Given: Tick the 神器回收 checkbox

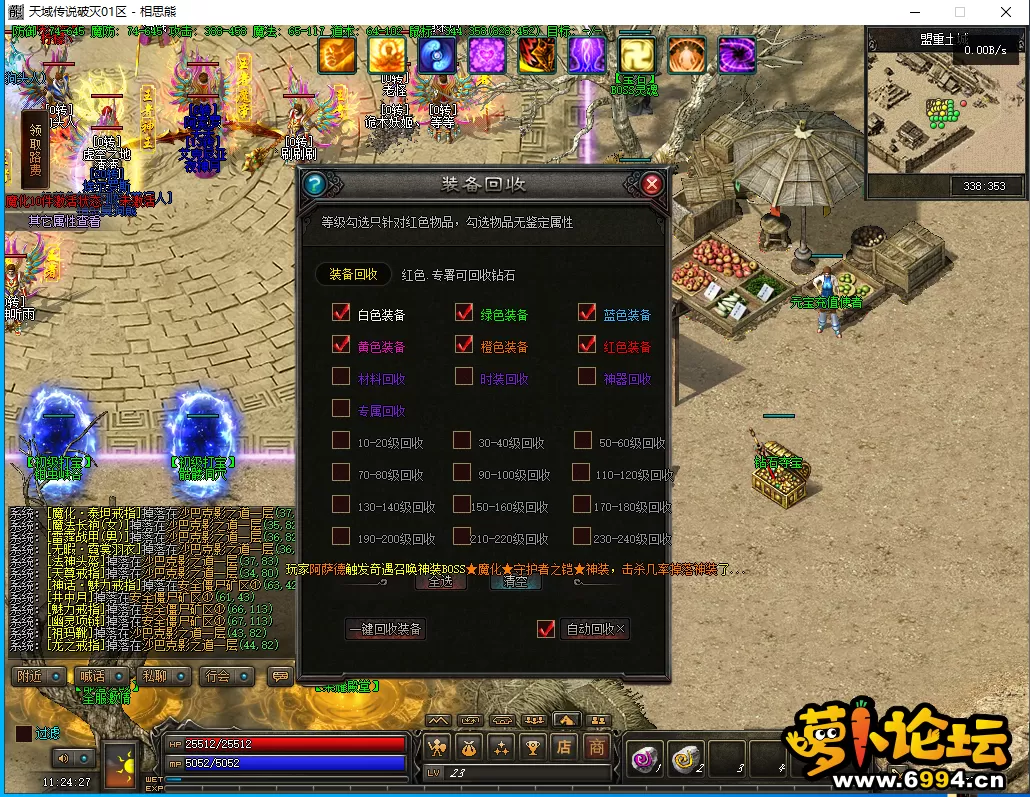Looking at the screenshot, I should pyautogui.click(x=587, y=378).
